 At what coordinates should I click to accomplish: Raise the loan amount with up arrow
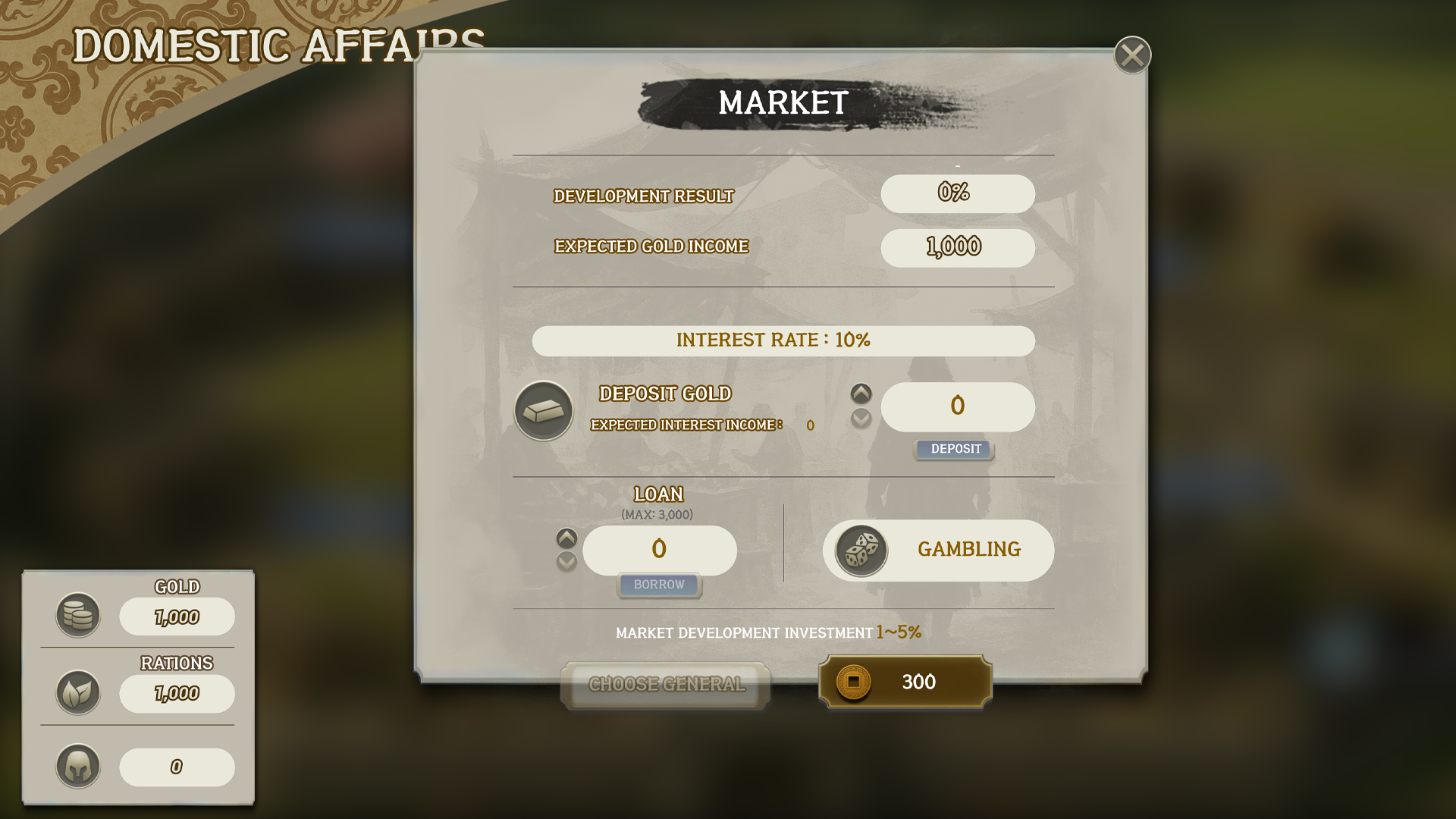pos(566,538)
